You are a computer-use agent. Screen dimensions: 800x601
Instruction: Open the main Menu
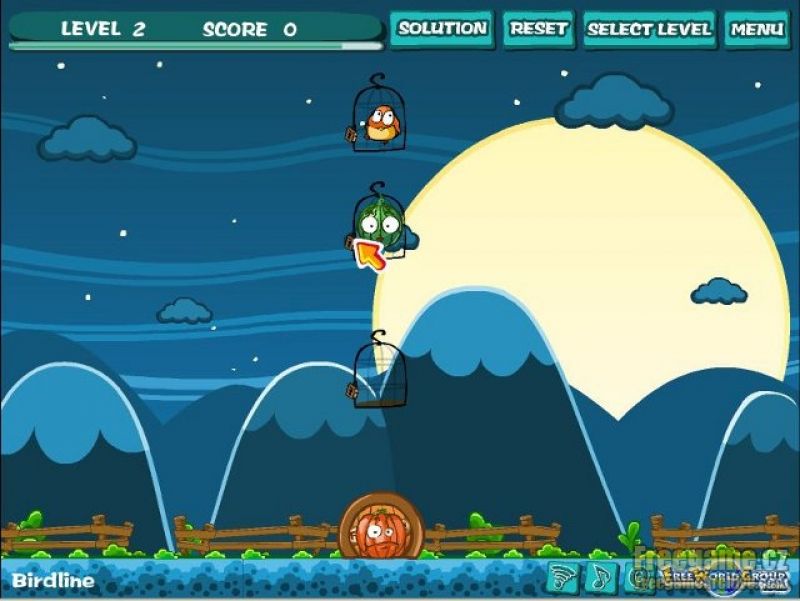click(756, 29)
